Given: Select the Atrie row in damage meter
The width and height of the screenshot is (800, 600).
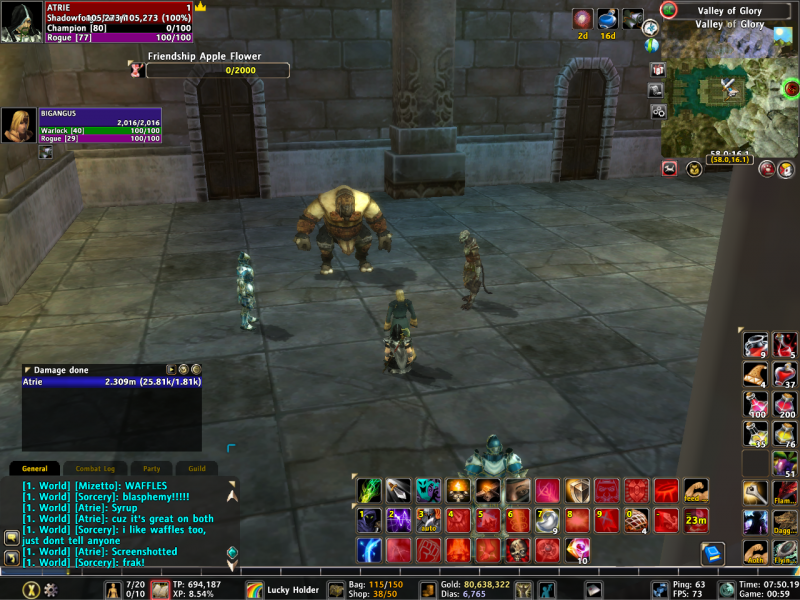Looking at the screenshot, I should [x=112, y=382].
